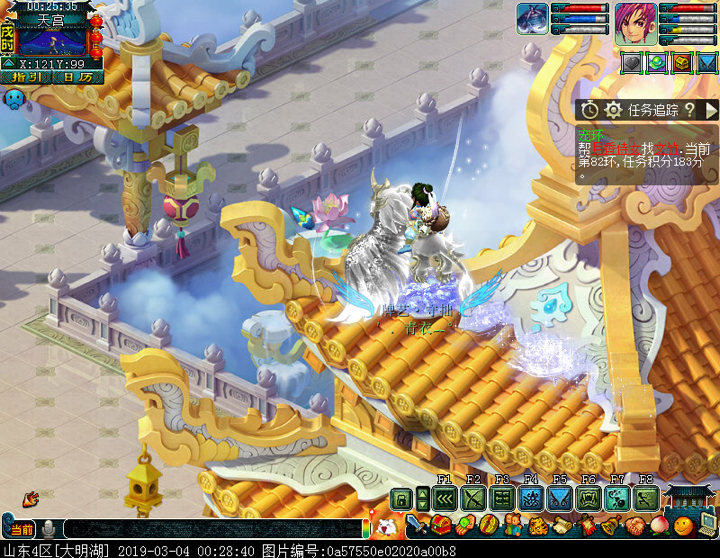This screenshot has width=720, height=558.
Task: Click the quest tracker clock icon
Action: point(590,109)
